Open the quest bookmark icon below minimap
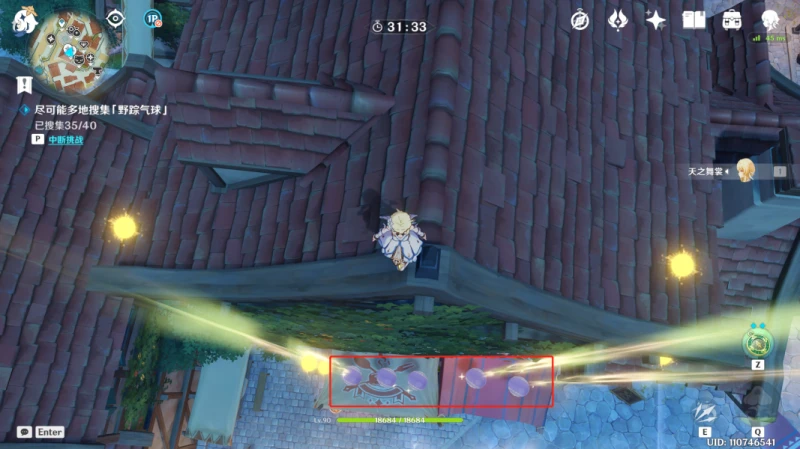 26,84
